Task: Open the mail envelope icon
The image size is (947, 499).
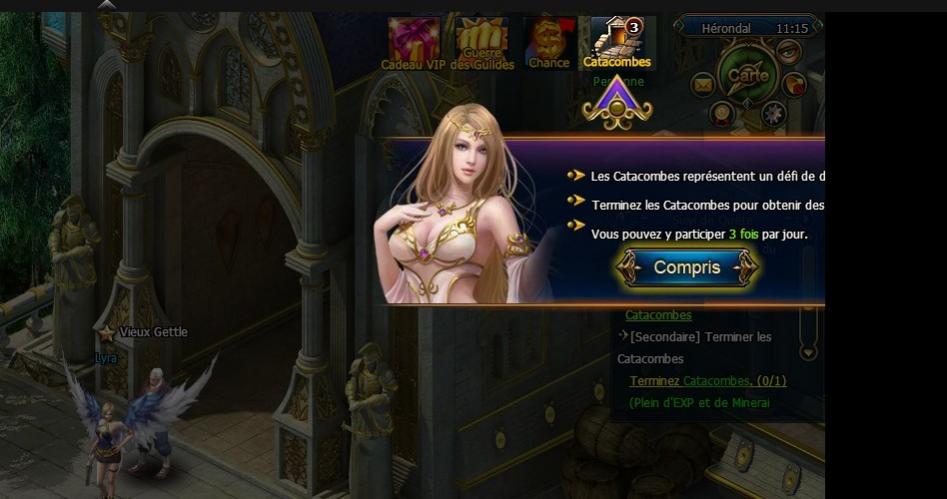Action: pos(702,84)
